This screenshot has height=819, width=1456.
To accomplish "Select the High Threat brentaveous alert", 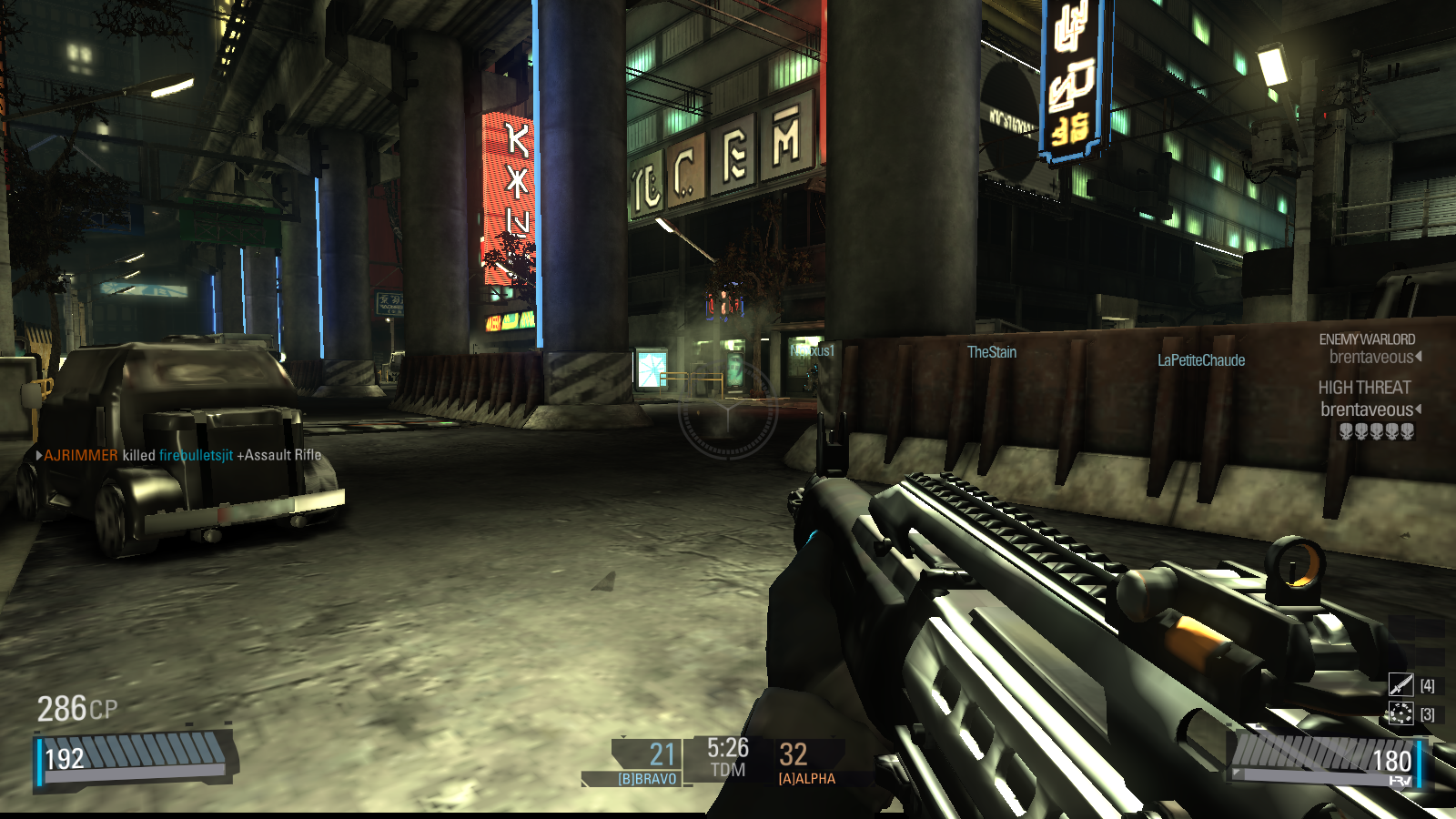I will point(1368,400).
